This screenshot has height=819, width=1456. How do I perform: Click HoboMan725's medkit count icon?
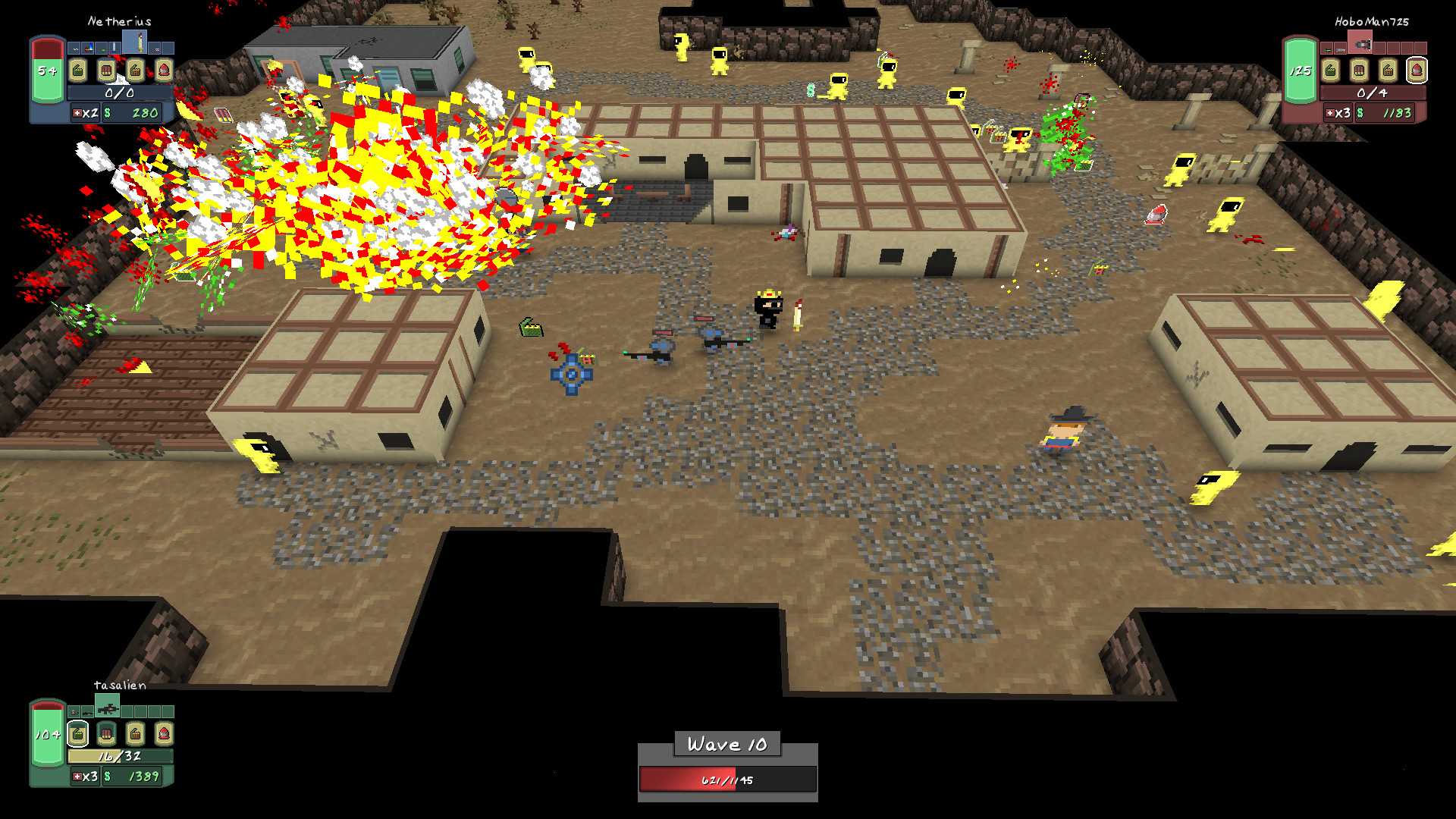pos(1330,113)
